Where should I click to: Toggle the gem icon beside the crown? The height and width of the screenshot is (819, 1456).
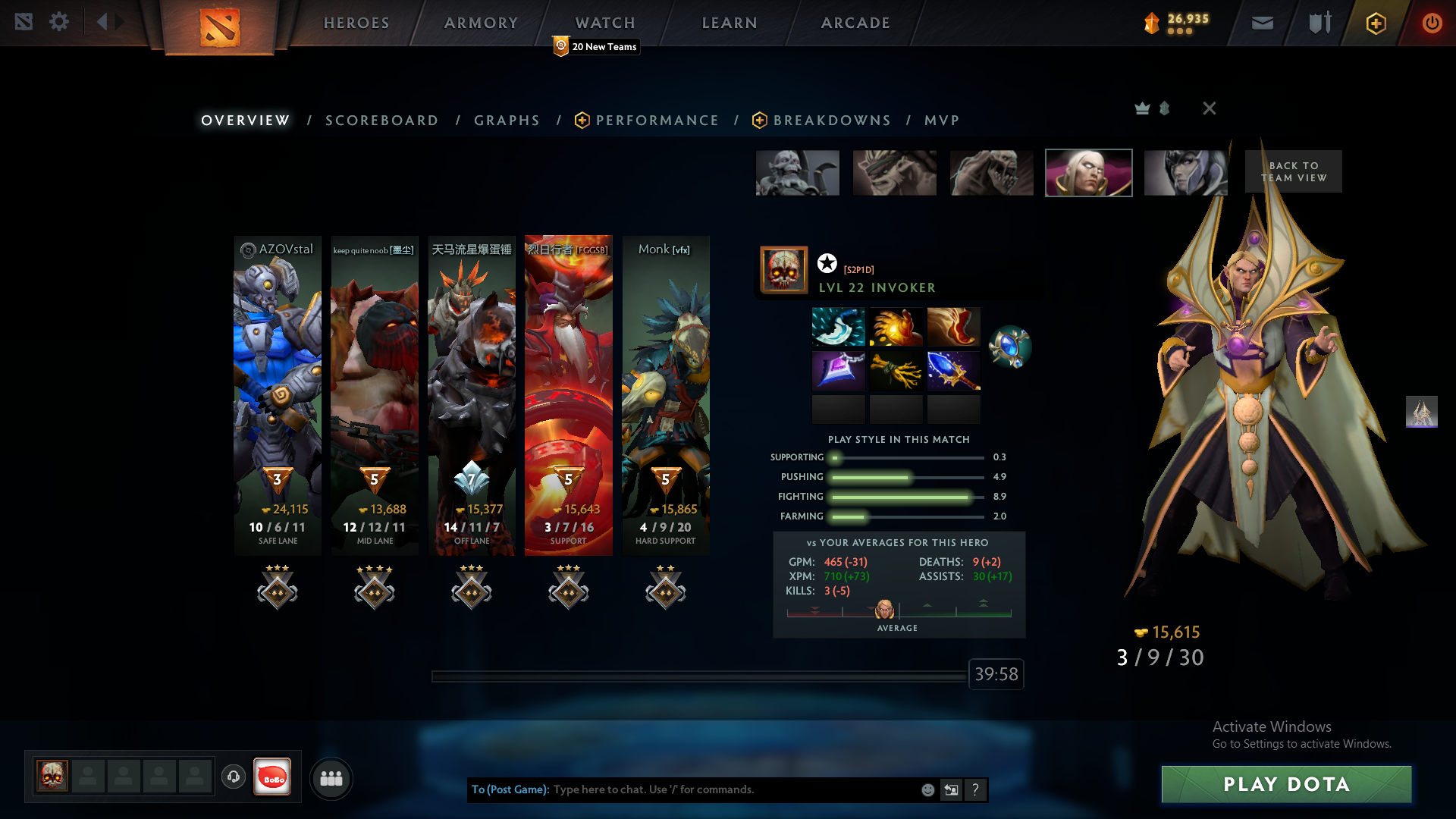(x=1164, y=108)
